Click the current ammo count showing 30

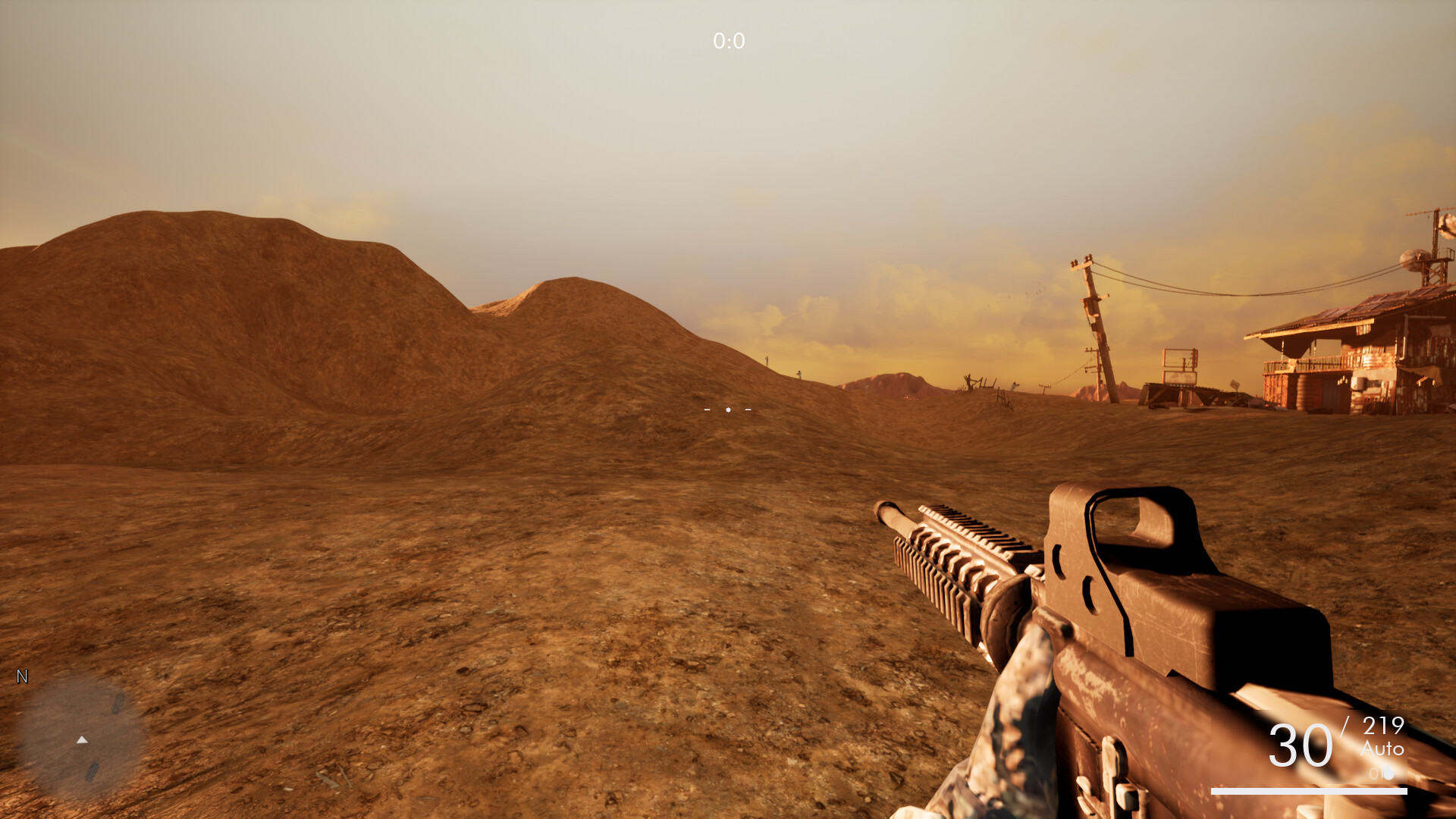[1300, 747]
